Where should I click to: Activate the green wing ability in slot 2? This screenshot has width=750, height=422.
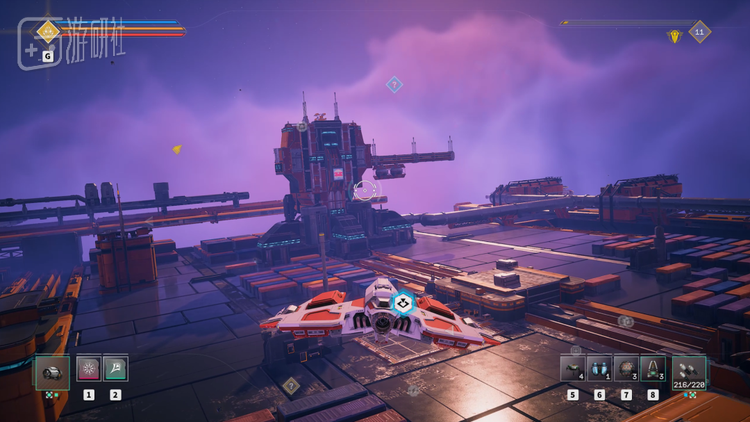pos(115,369)
